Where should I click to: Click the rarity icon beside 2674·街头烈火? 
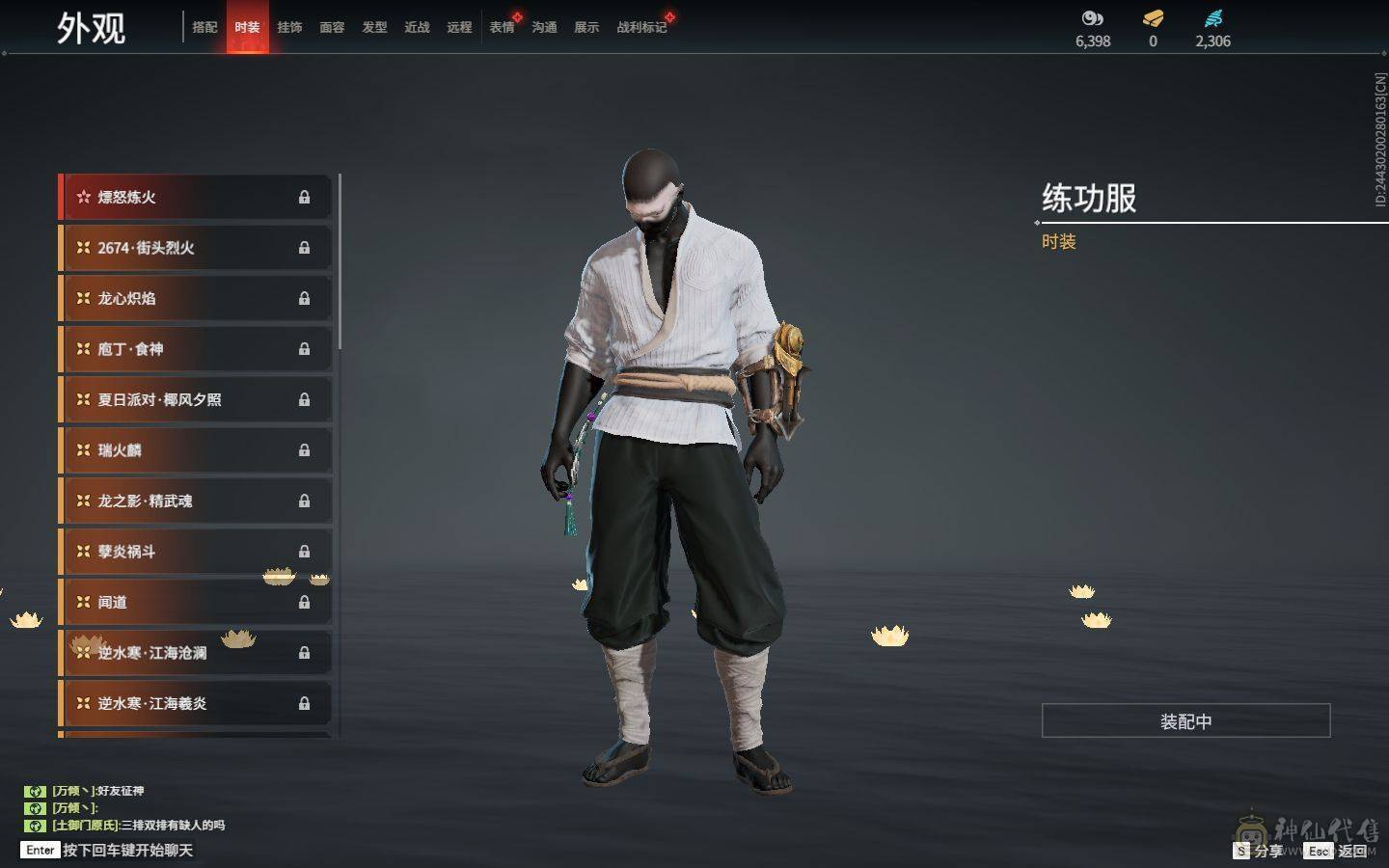(84, 248)
